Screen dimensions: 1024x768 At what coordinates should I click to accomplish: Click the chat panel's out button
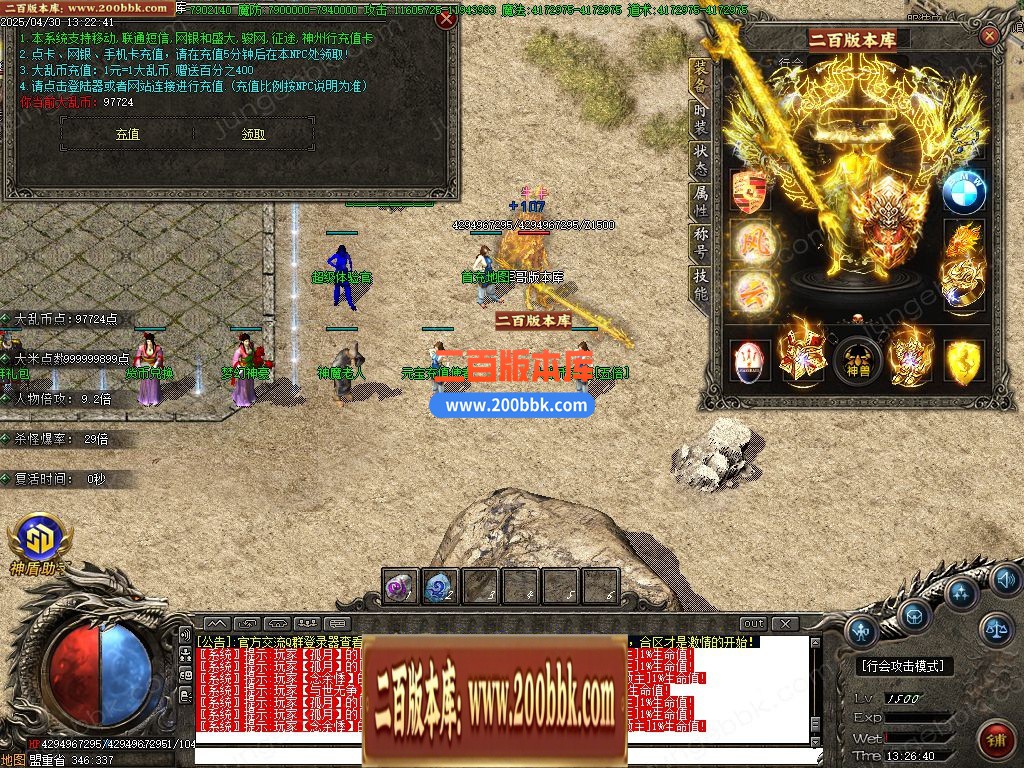point(753,624)
